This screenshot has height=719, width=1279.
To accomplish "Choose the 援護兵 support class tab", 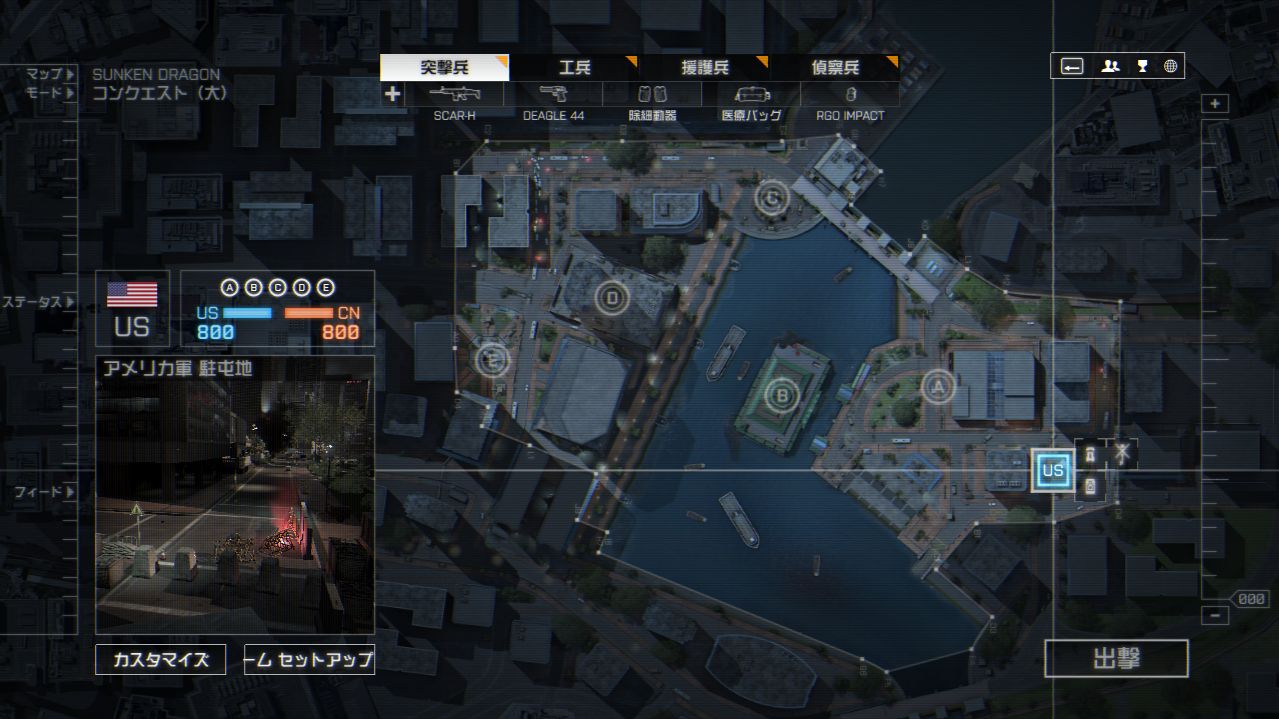I will (704, 68).
